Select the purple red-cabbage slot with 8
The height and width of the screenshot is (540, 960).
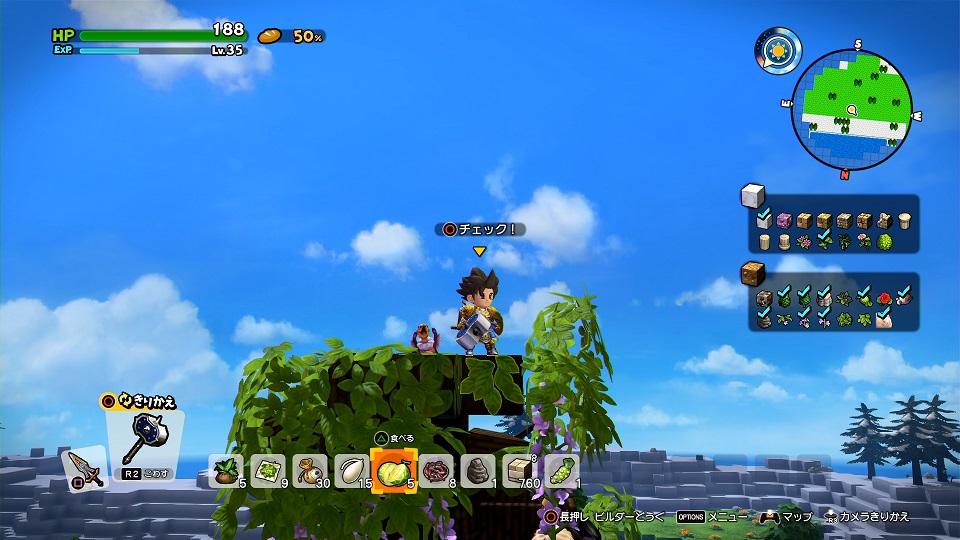436,469
